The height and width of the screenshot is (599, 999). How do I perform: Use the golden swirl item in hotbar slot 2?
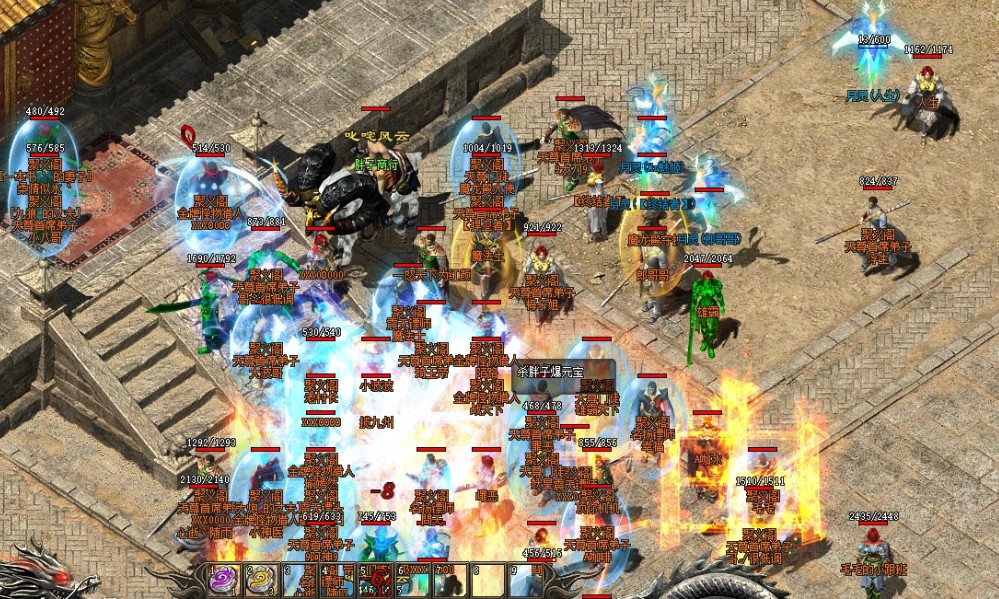[262, 581]
